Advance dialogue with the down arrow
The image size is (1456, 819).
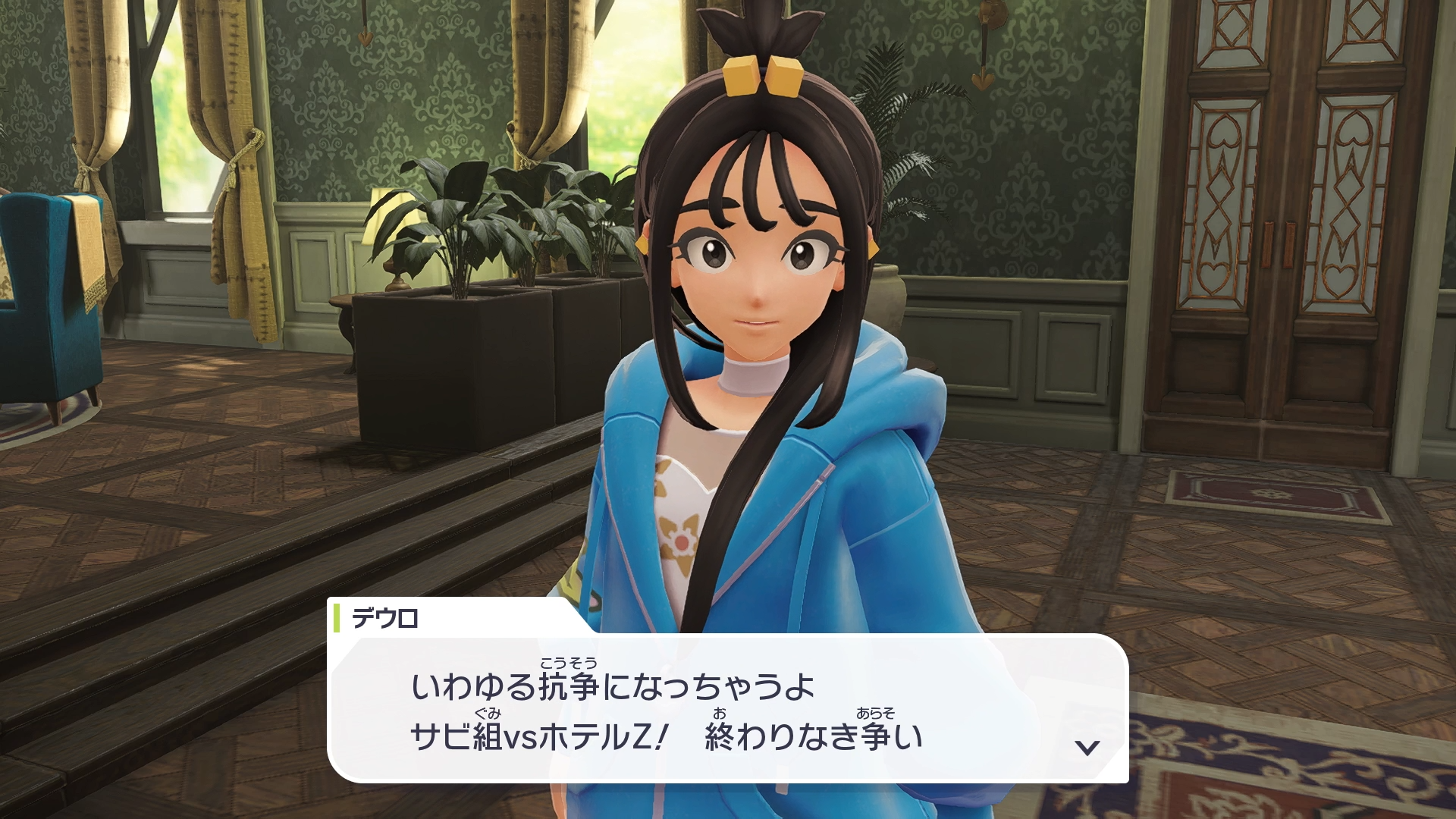tap(1087, 748)
